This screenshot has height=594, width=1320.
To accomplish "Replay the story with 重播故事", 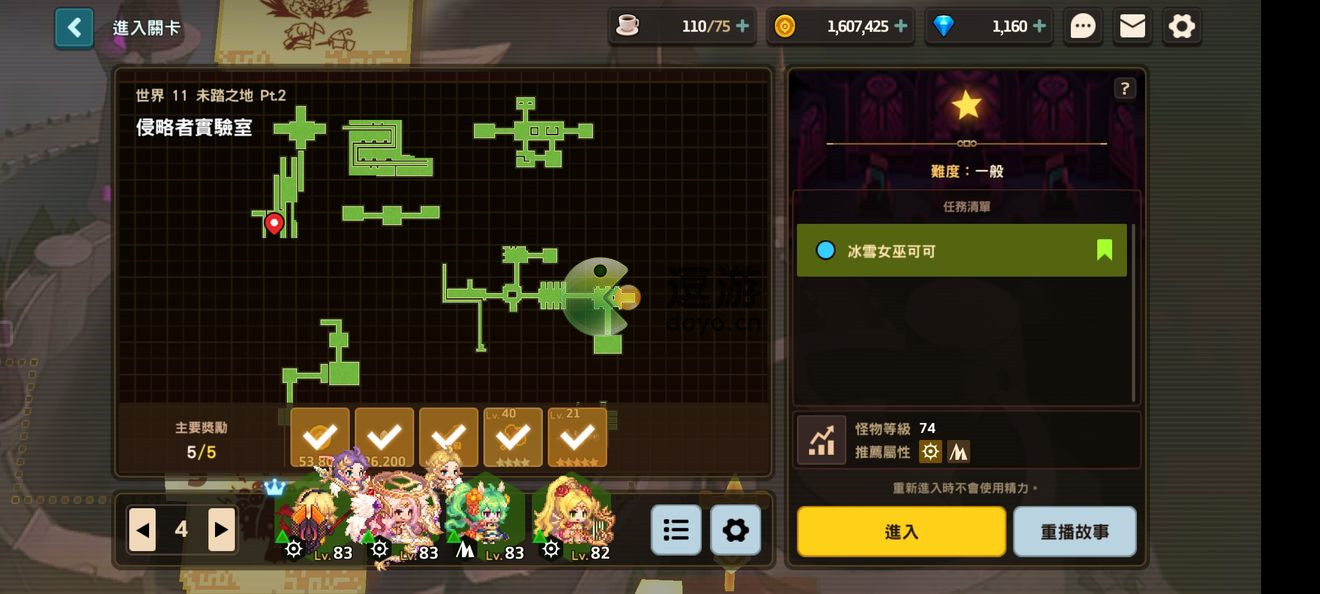I will pyautogui.click(x=1074, y=531).
